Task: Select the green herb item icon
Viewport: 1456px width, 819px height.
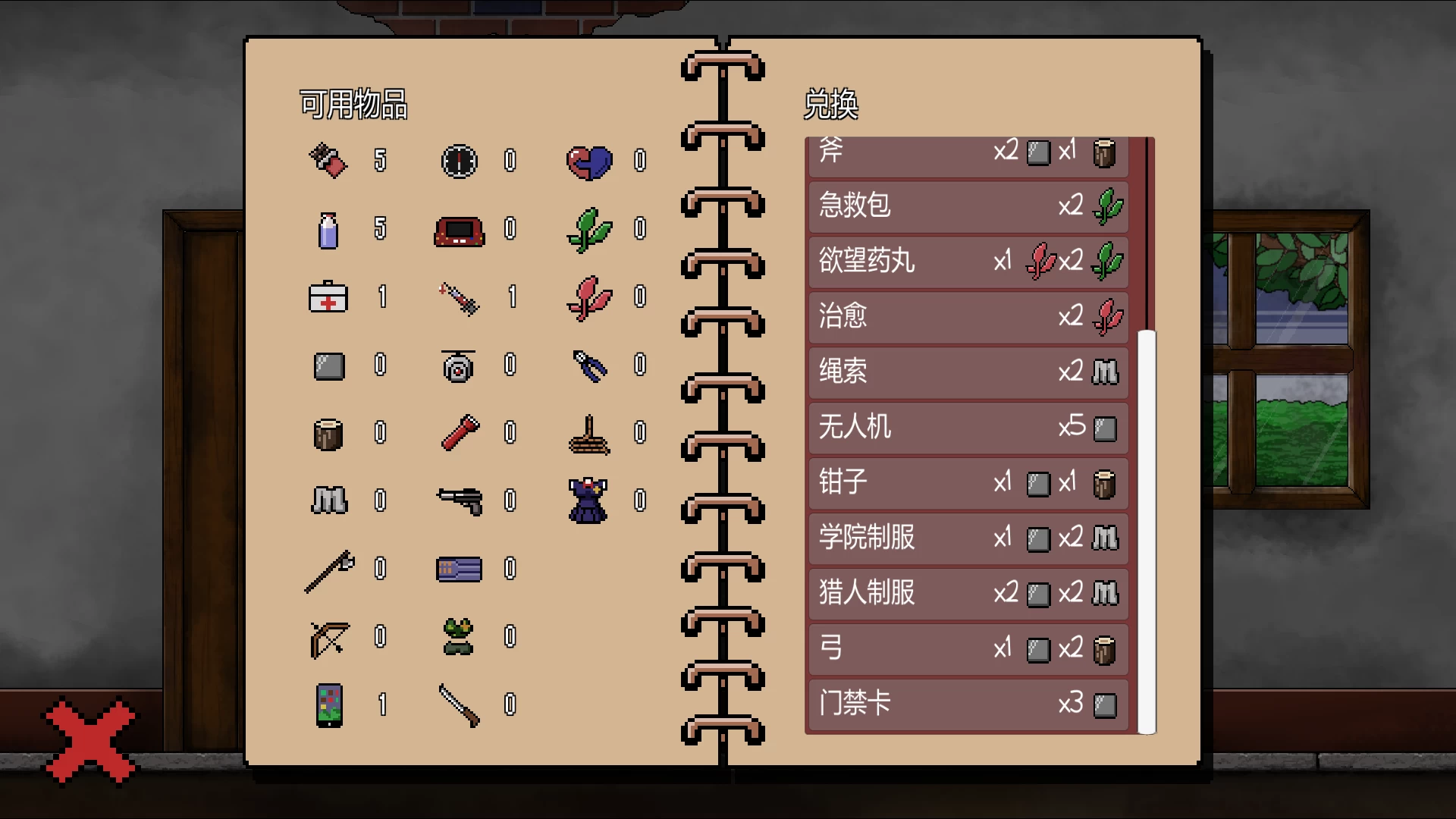Action: click(x=588, y=231)
